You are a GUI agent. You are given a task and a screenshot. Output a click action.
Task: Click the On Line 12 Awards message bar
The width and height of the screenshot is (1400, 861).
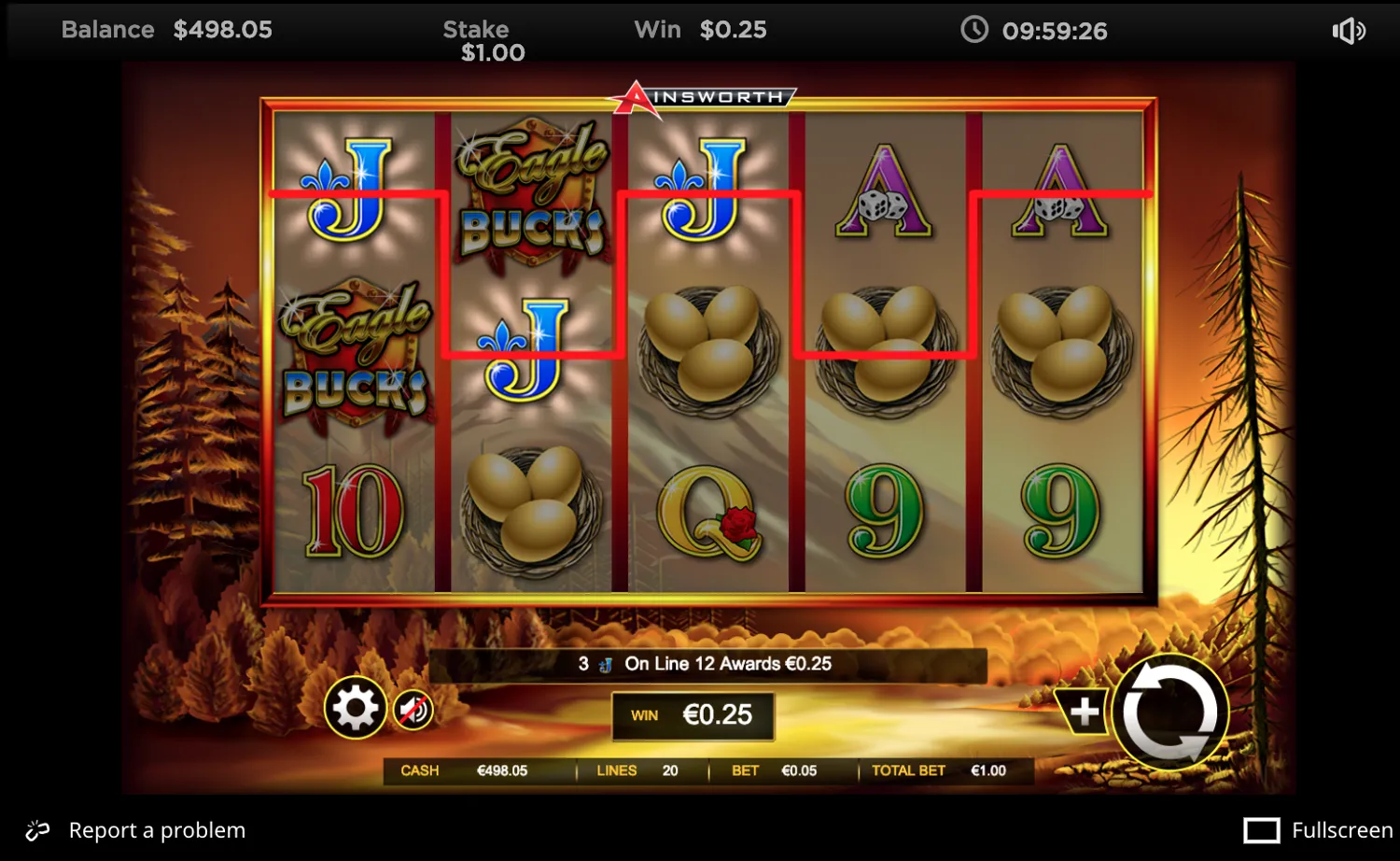[x=707, y=663]
